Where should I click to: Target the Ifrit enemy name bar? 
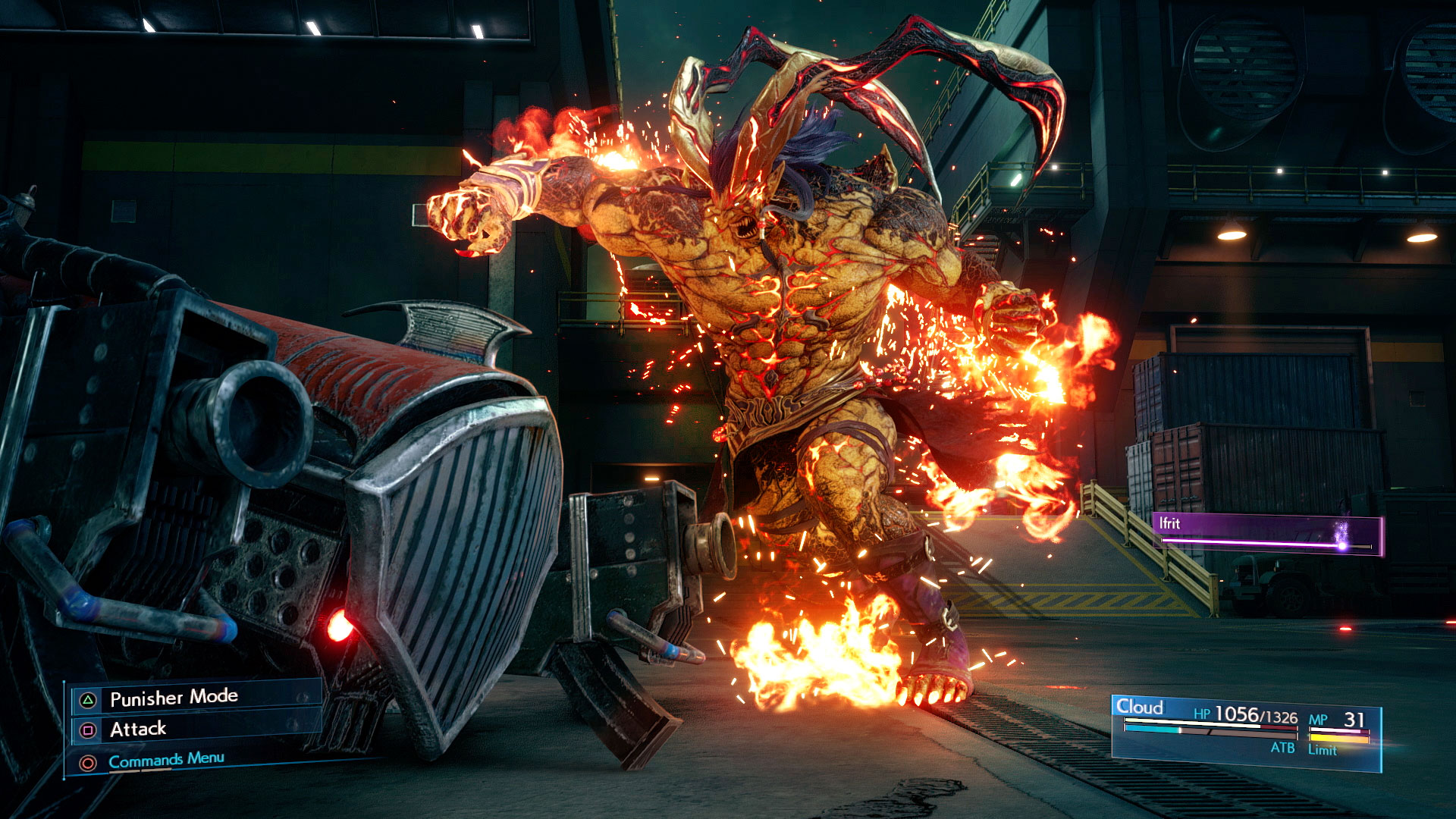(x=1268, y=533)
